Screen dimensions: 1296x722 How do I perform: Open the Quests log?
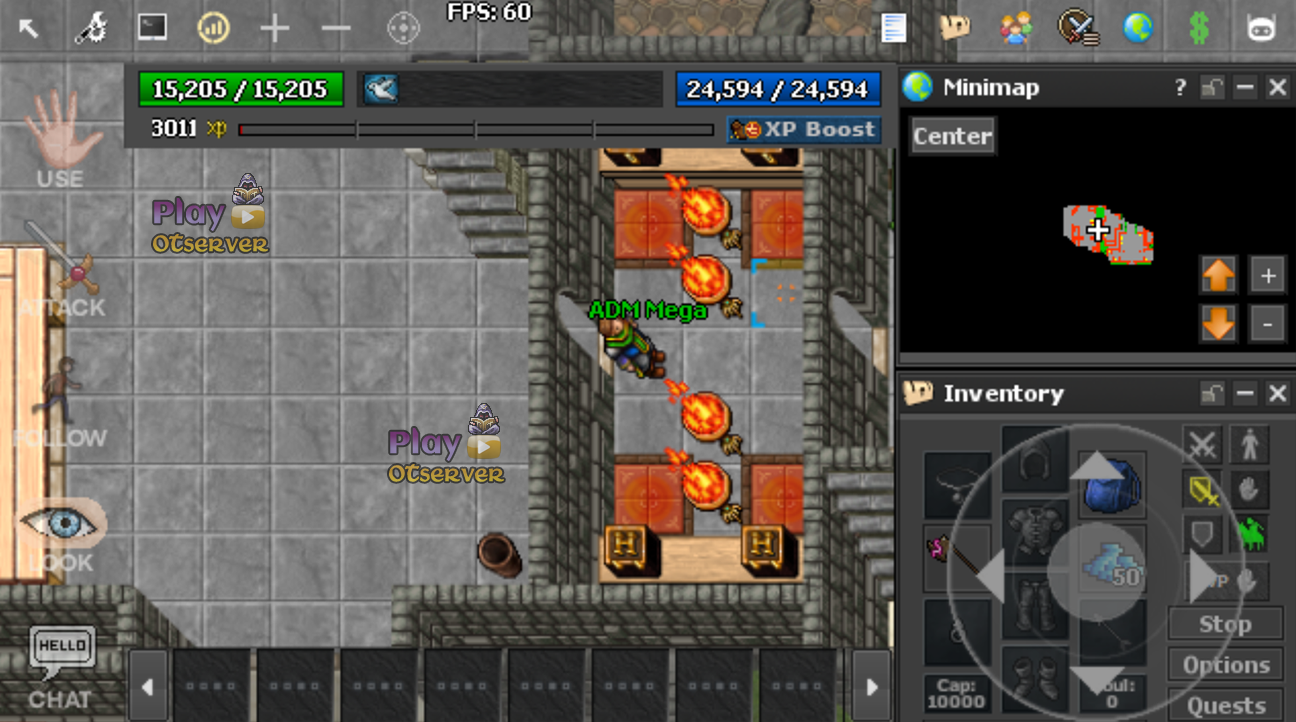click(1226, 705)
